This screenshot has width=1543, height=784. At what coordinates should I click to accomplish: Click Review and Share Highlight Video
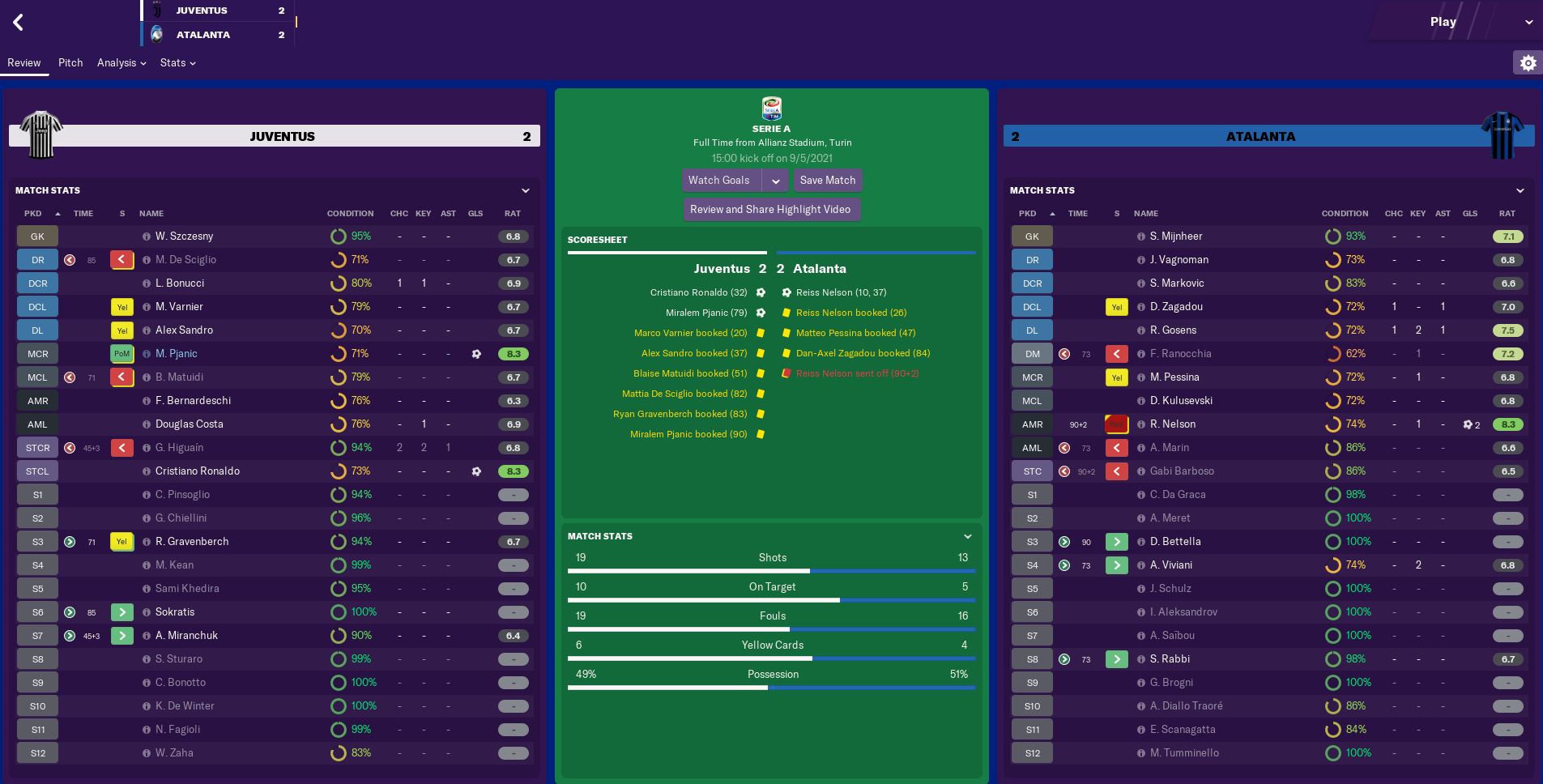click(772, 209)
